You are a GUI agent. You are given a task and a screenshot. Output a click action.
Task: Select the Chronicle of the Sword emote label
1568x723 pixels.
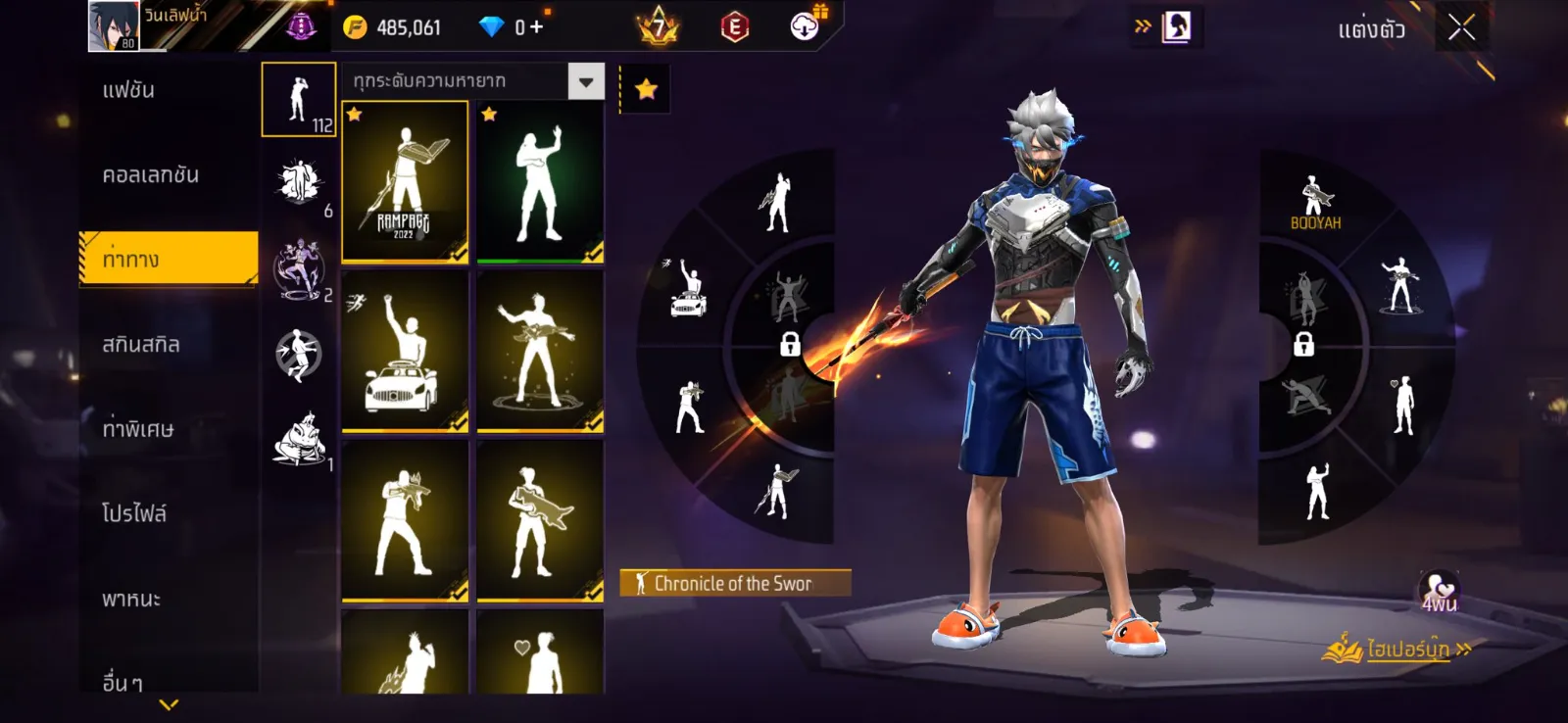point(734,584)
